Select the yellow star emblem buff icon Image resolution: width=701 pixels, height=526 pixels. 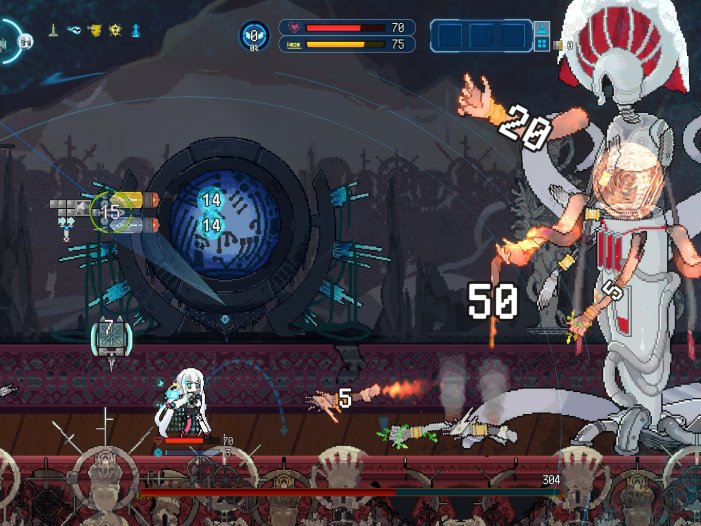pos(116,30)
